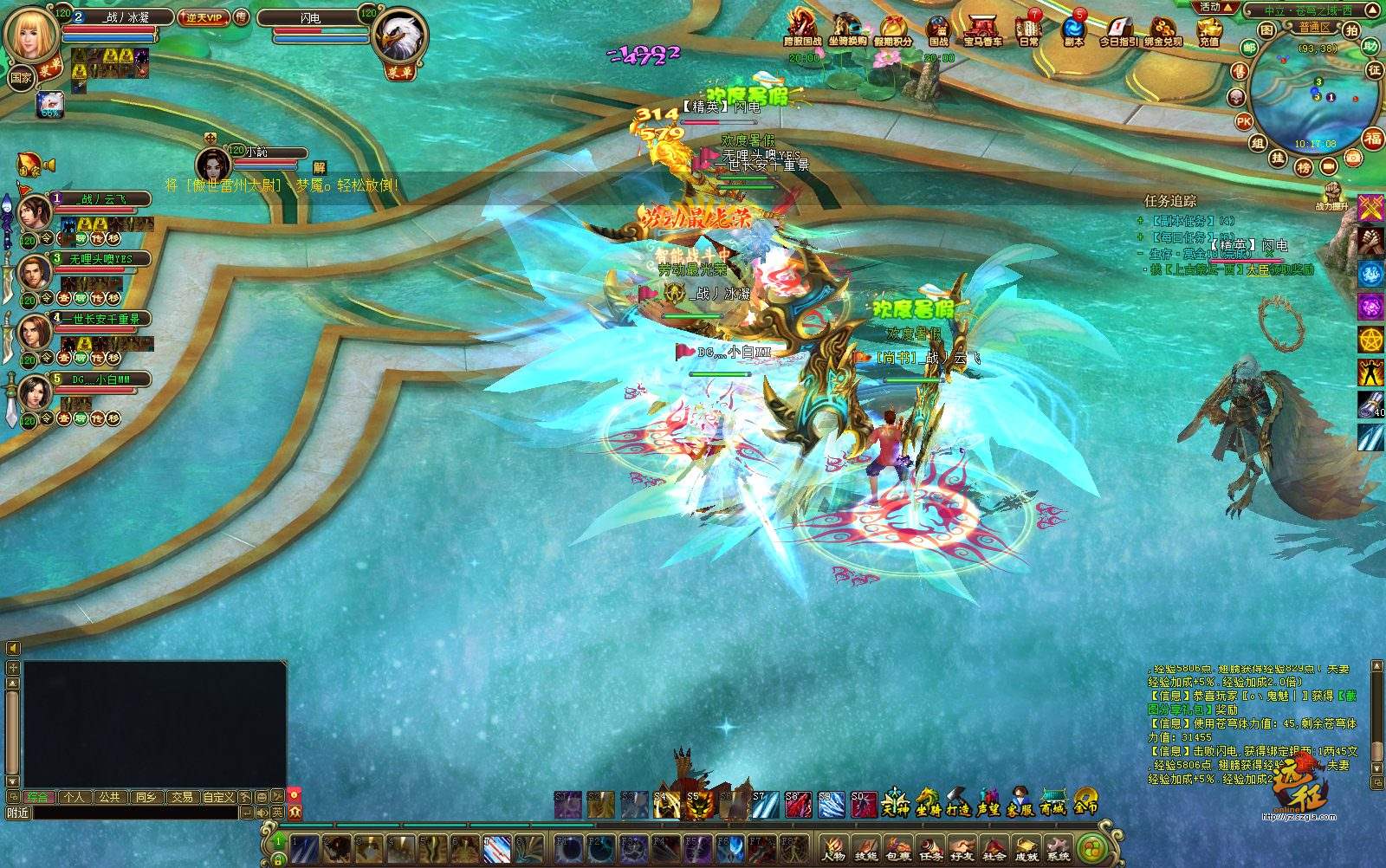Open the 商城 shop icon
1386x868 pixels.
coord(1052,804)
